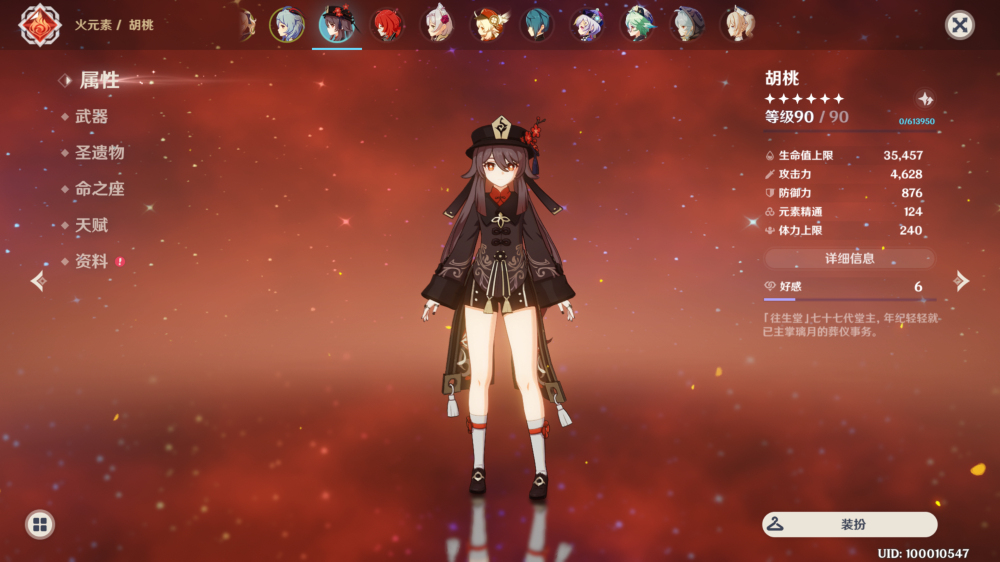The width and height of the screenshot is (1000, 562).
Task: Open the 装扮 outfit button
Action: (x=850, y=524)
